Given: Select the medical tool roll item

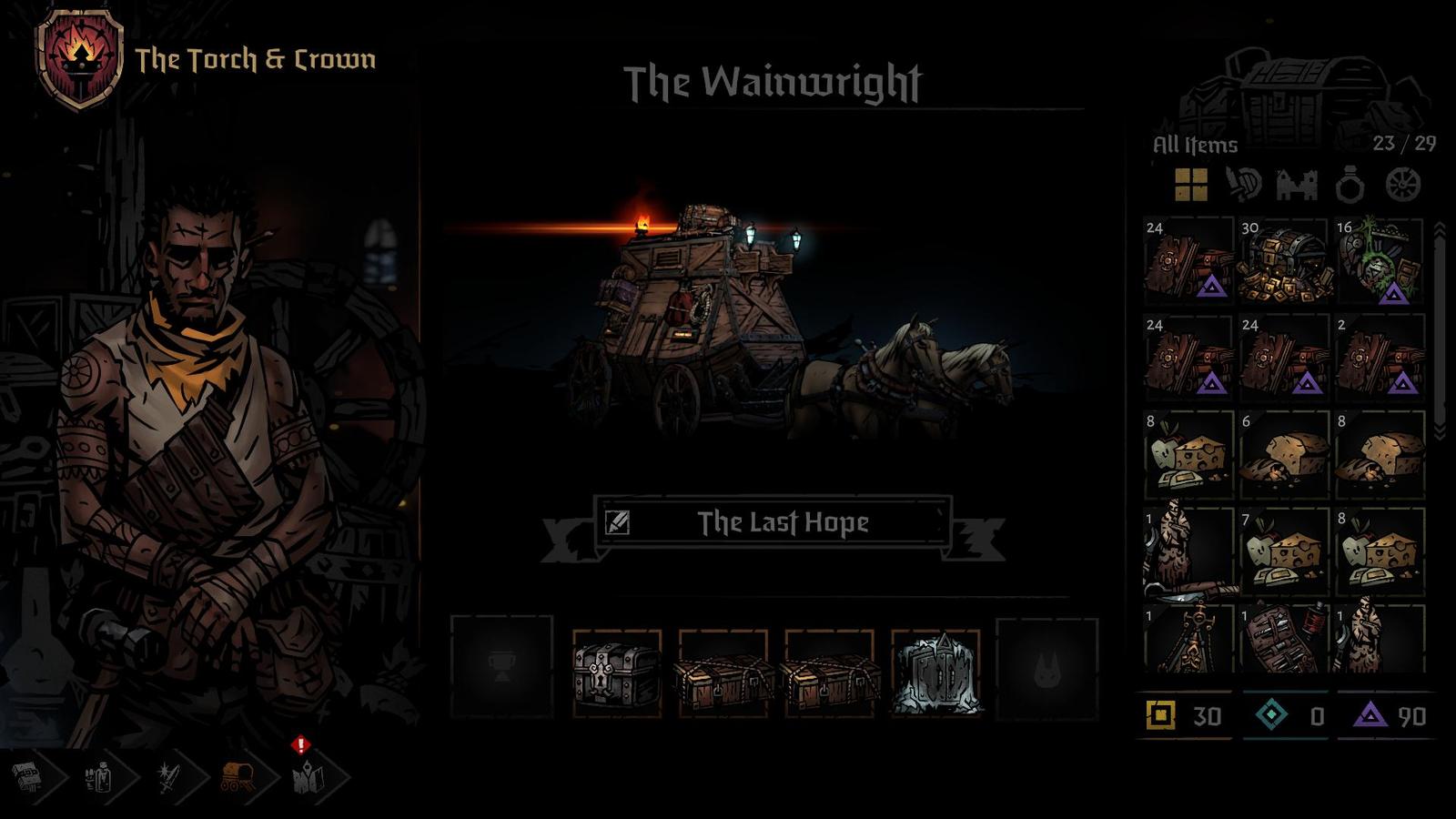Looking at the screenshot, I should coord(1284,640).
